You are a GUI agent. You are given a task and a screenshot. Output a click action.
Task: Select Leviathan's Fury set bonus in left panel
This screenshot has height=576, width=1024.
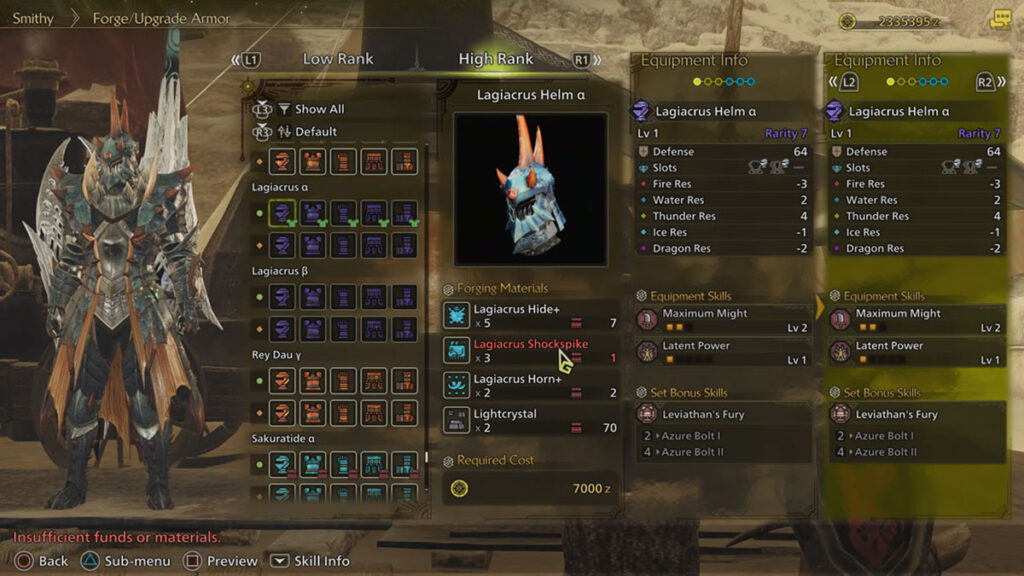point(721,414)
